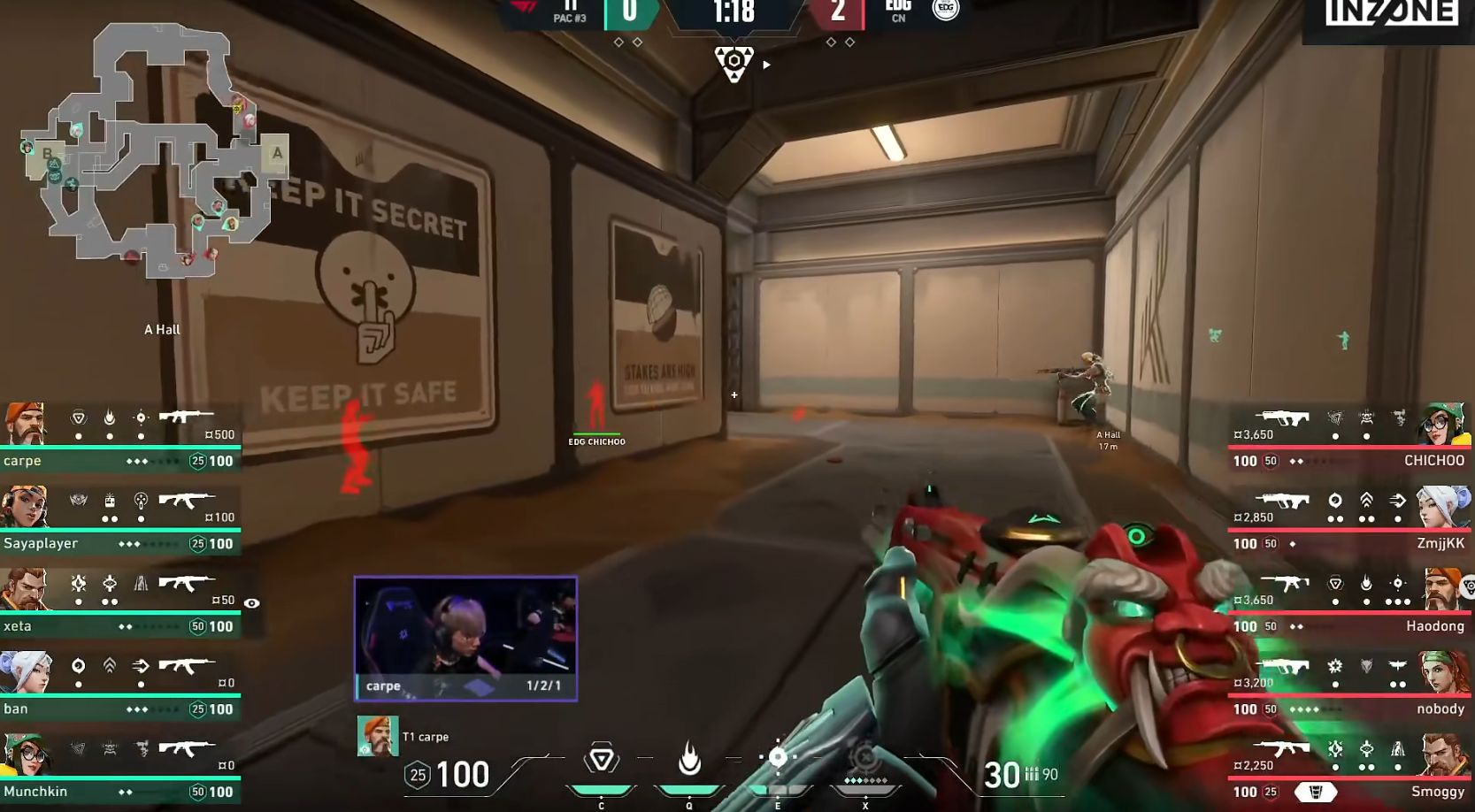Open carpe's player webcam thumbnail

[465, 638]
